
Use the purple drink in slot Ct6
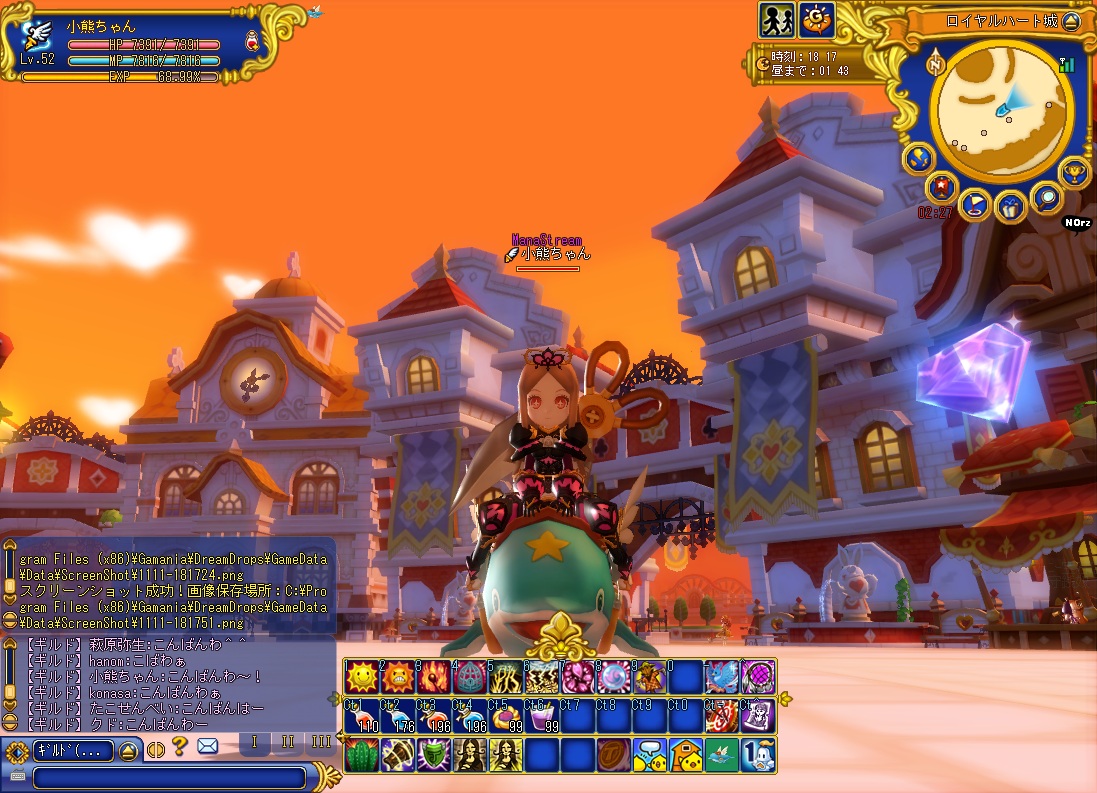click(541, 716)
